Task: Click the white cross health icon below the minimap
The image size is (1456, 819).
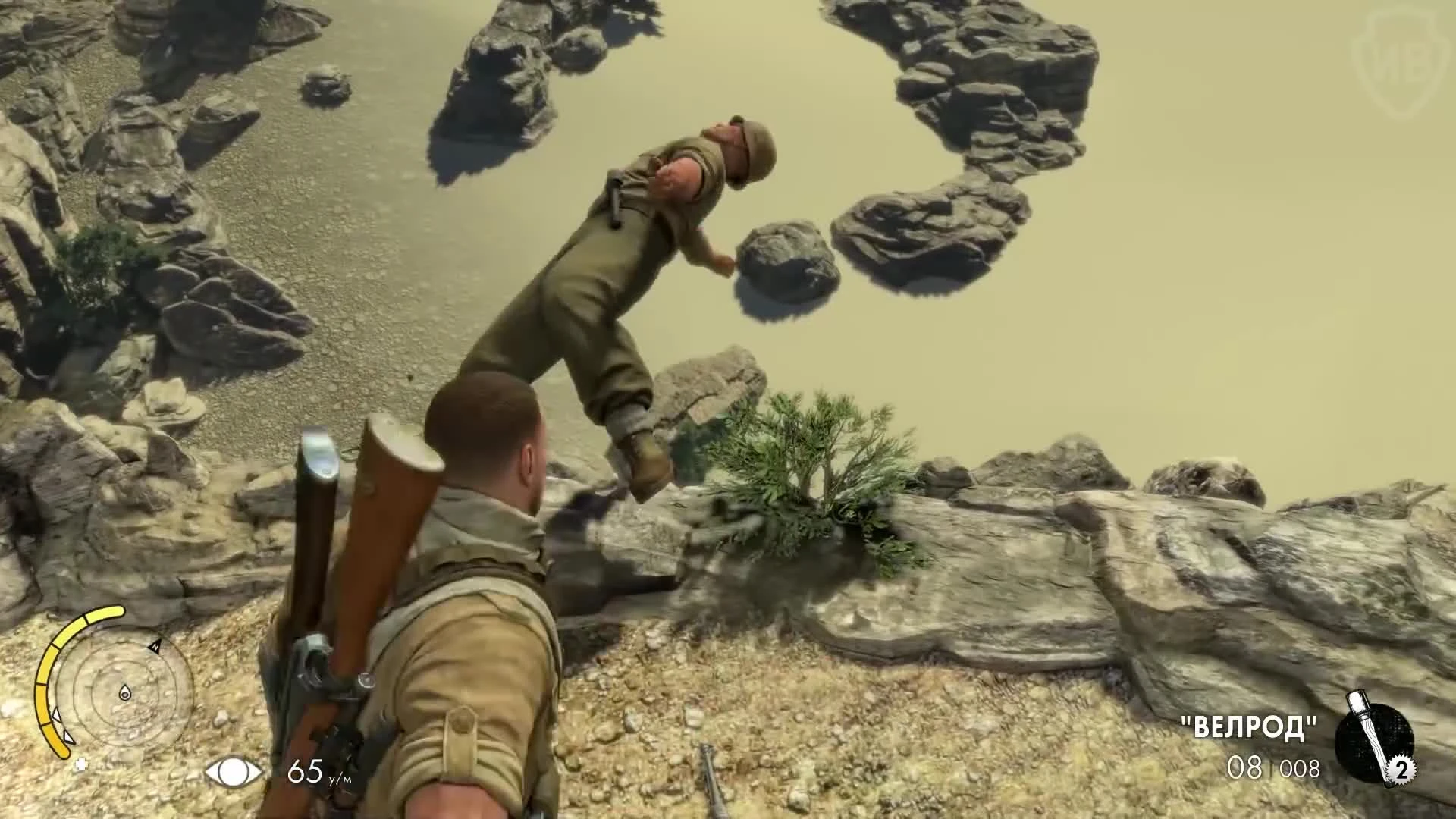Action: tap(81, 765)
